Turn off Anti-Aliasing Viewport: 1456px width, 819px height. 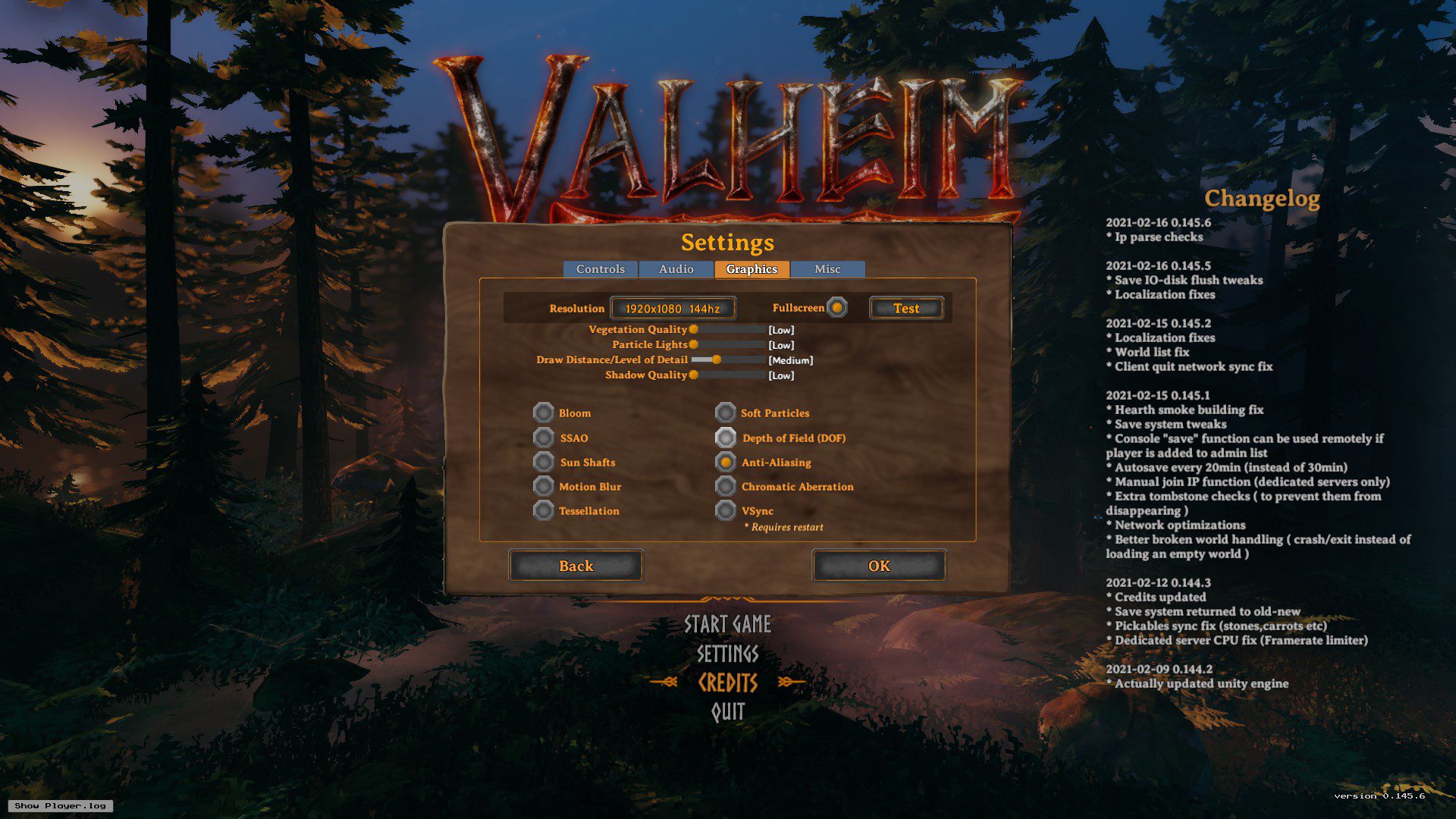(724, 462)
